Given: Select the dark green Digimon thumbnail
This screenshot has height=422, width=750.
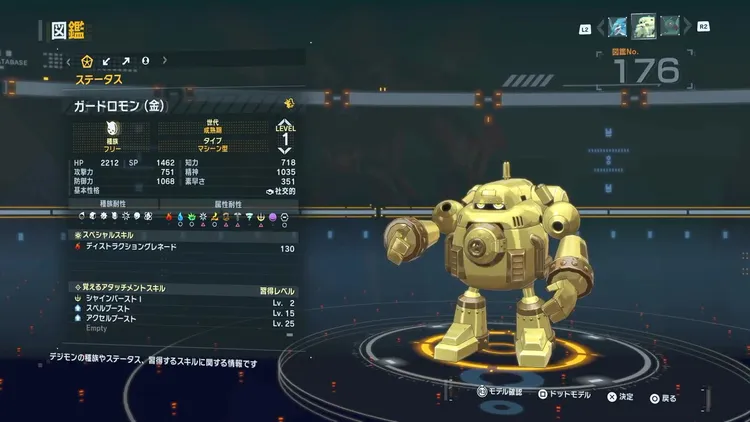Looking at the screenshot, I should pos(670,26).
